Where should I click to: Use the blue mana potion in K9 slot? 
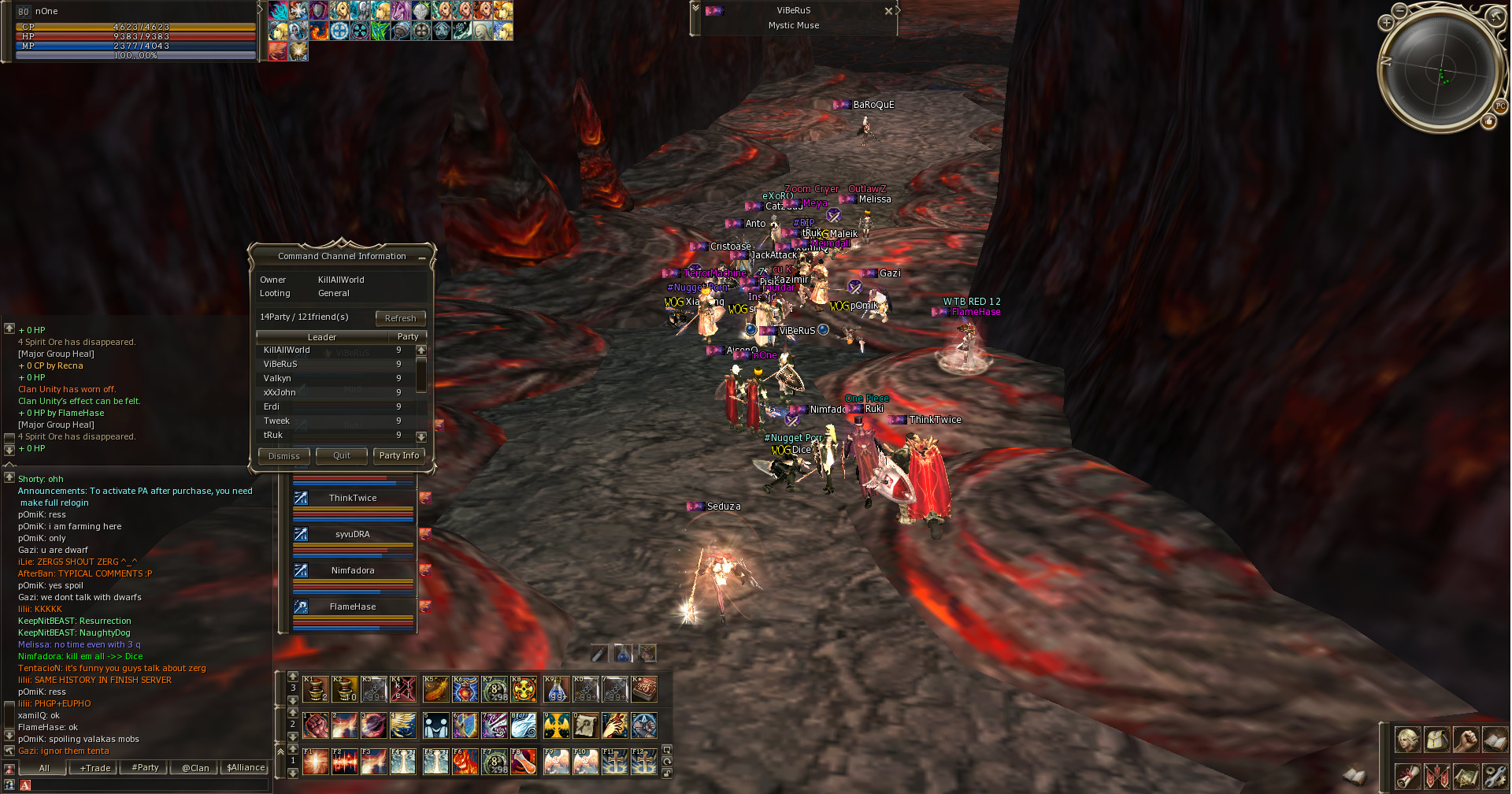556,690
